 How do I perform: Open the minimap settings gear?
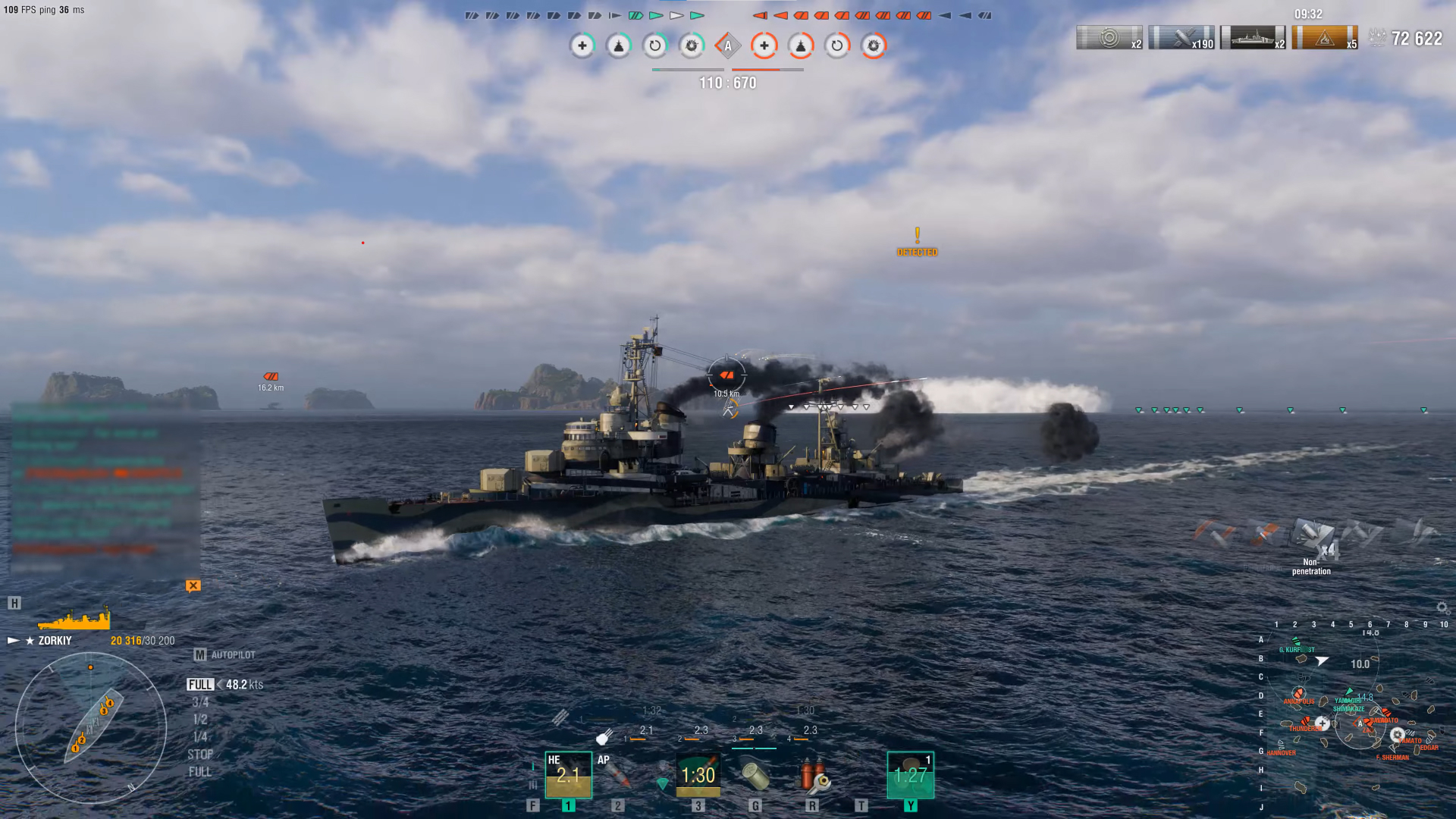click(x=1442, y=608)
